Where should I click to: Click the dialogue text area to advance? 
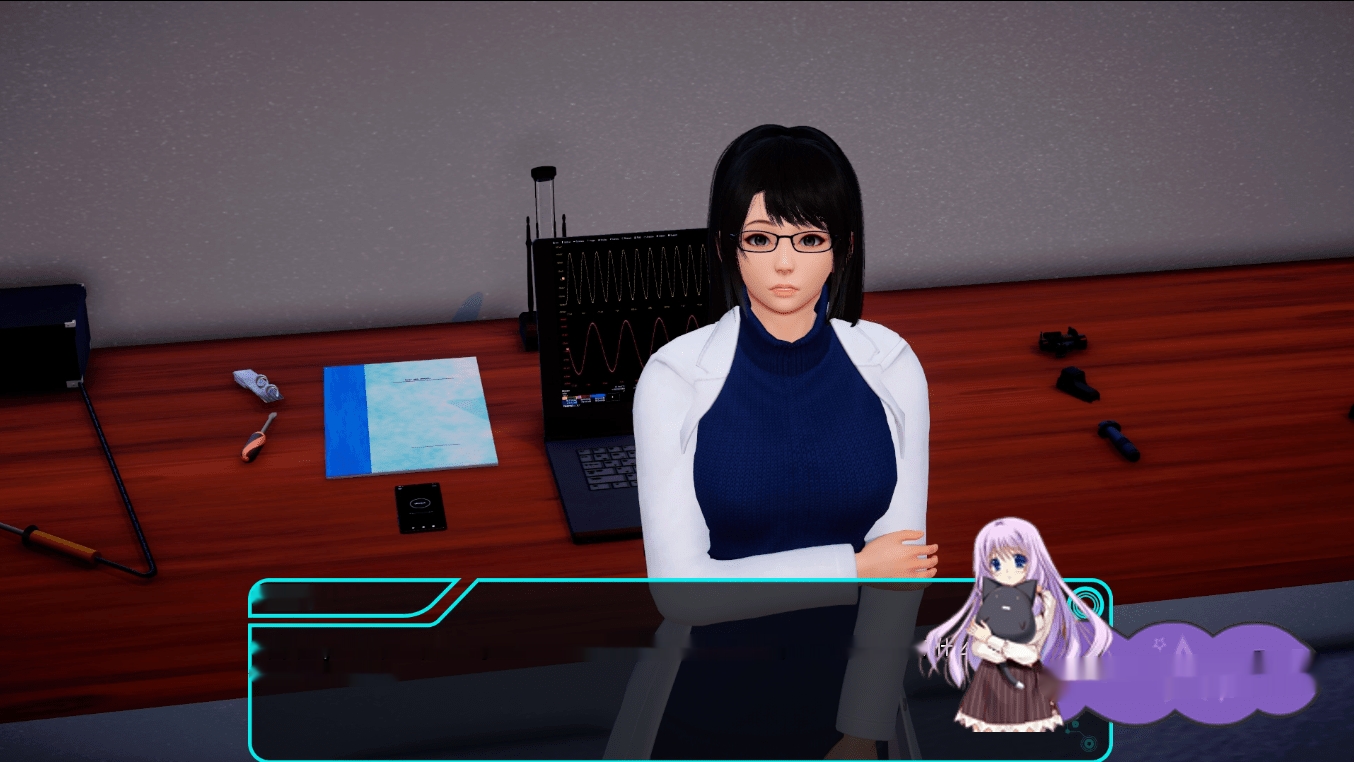click(x=650, y=690)
